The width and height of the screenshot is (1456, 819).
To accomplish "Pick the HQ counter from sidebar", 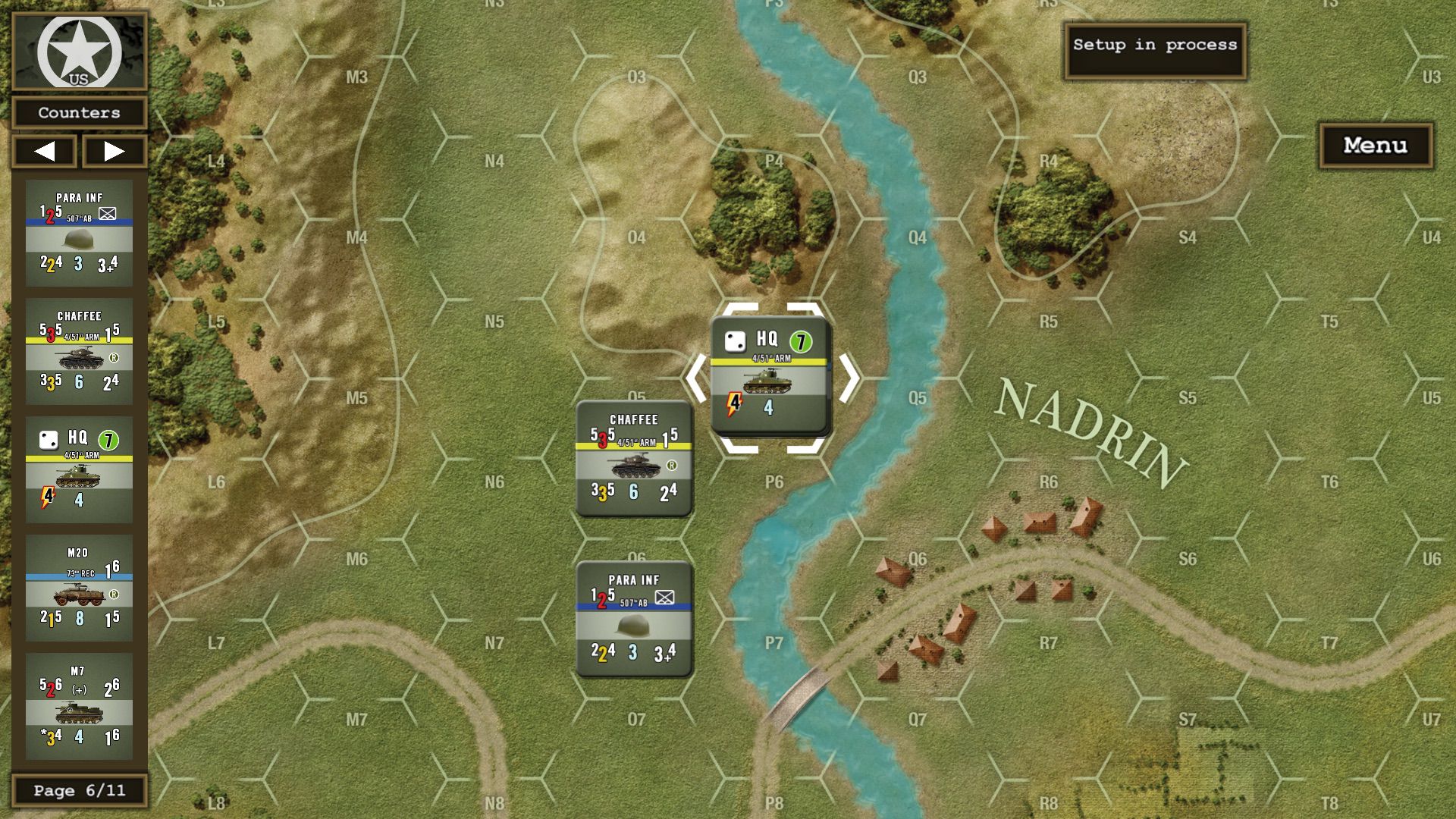I will [79, 469].
